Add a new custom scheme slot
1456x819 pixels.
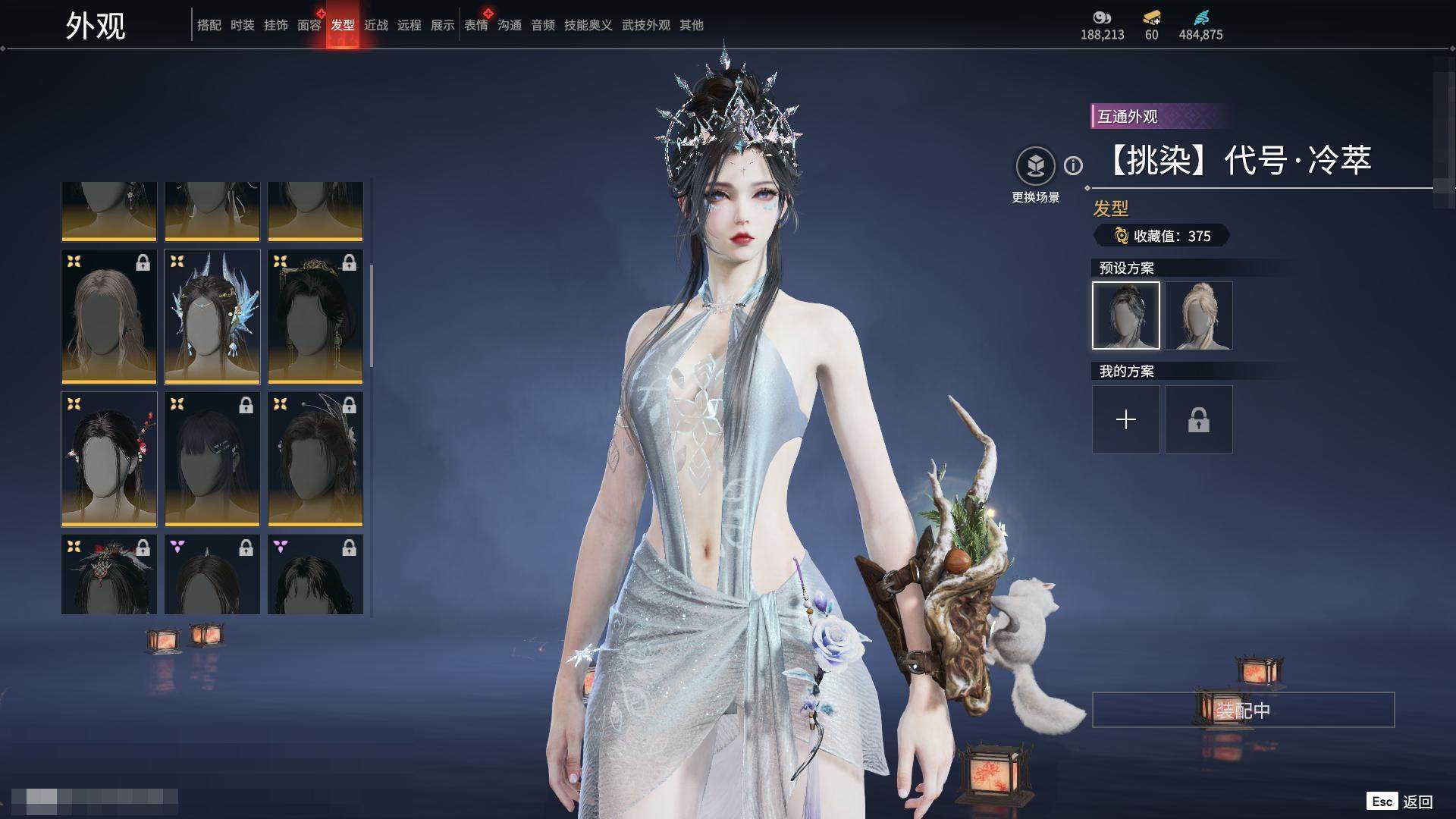pos(1125,419)
